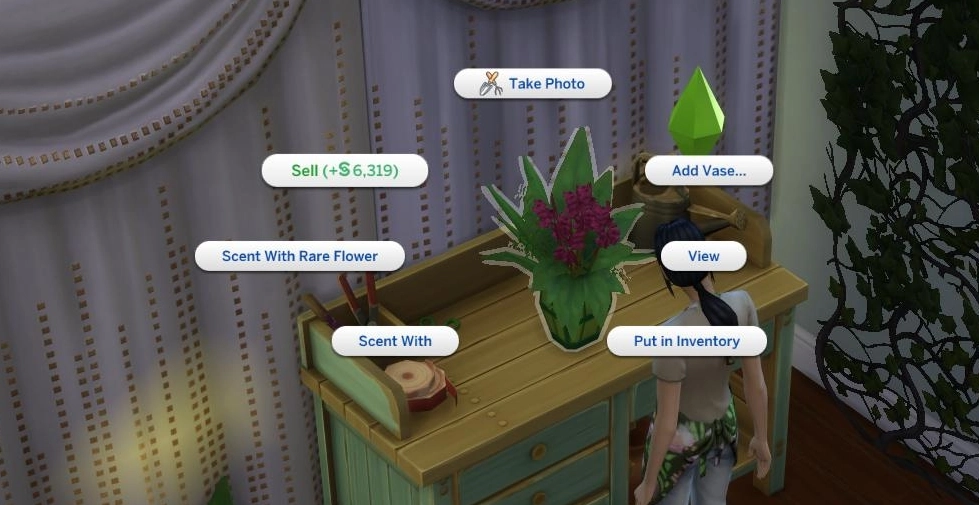Choose the Take Photo interaction
The height and width of the screenshot is (505, 979).
tap(532, 84)
